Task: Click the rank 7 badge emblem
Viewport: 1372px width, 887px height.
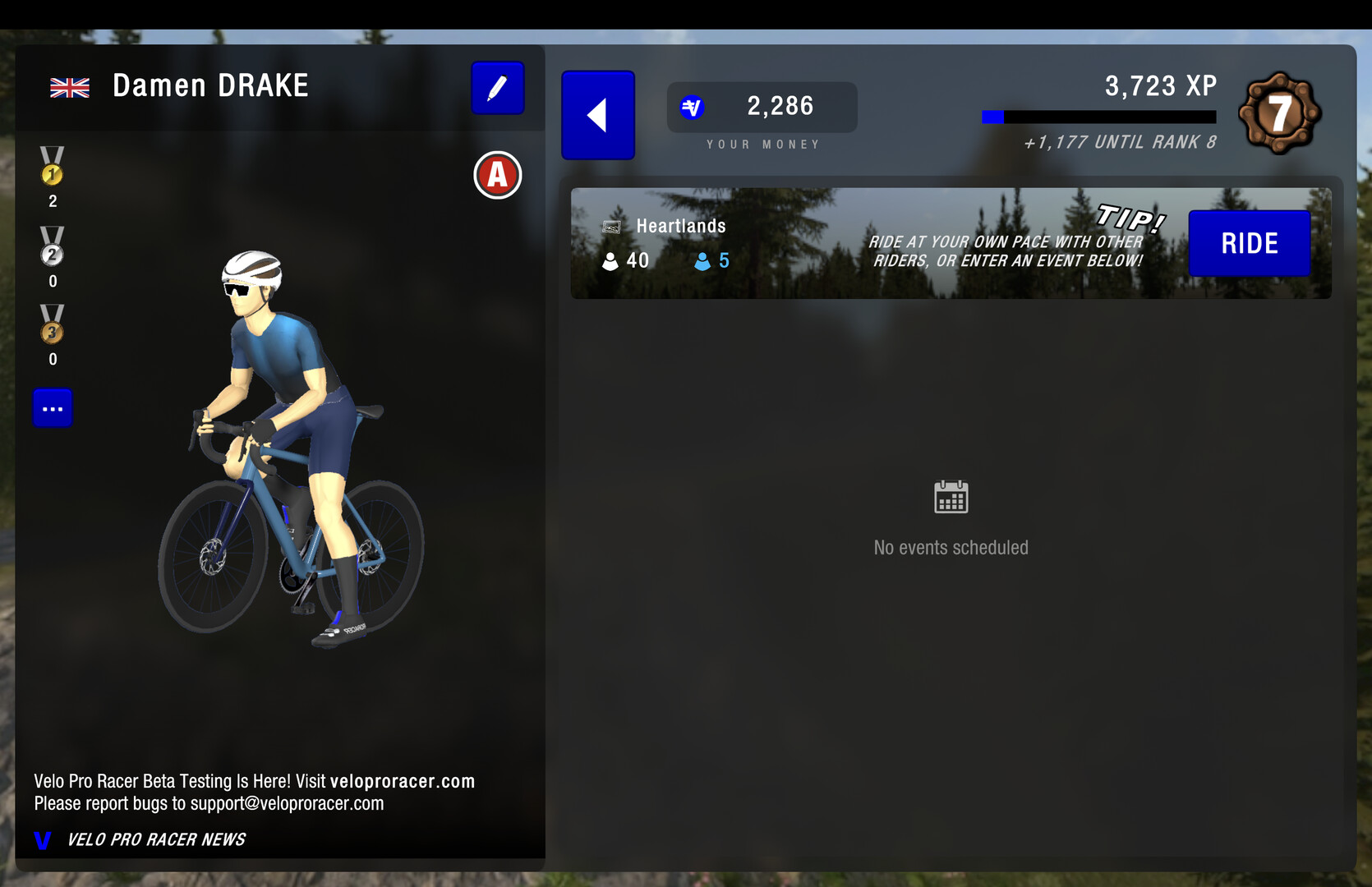Action: [x=1278, y=113]
